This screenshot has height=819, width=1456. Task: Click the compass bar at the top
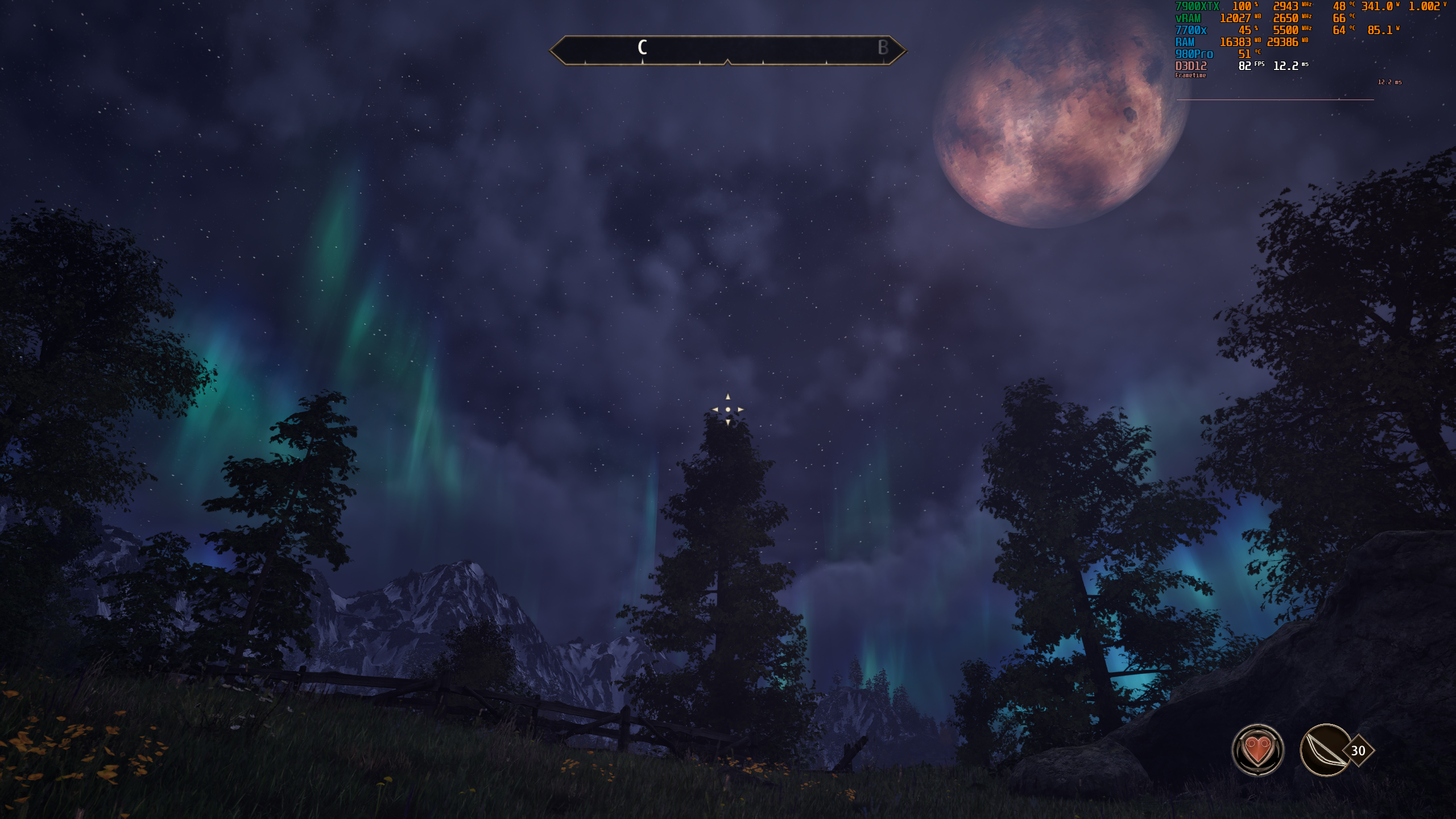click(x=727, y=50)
